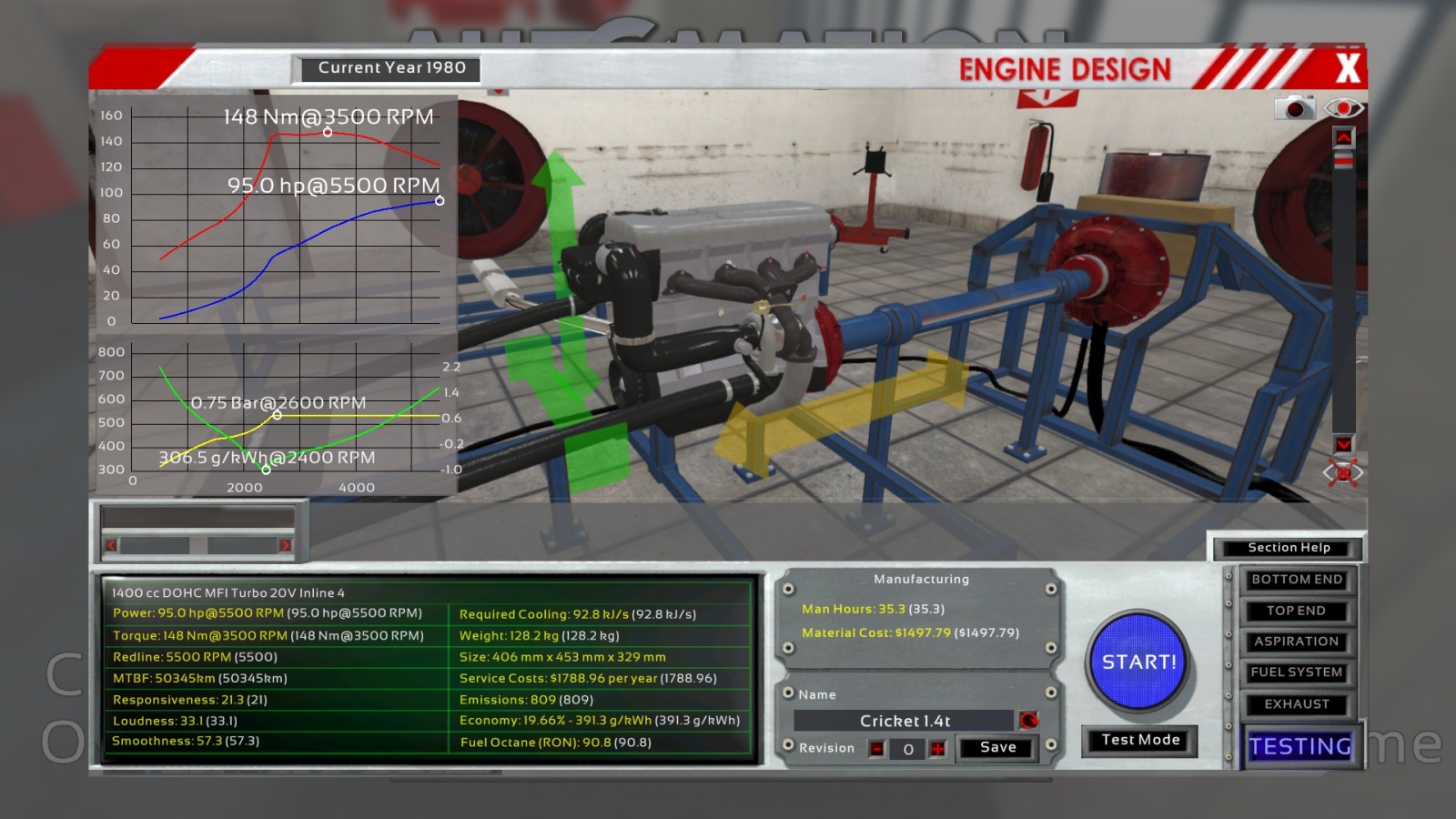Decrease revision number with minus button
Viewport: 1456px width, 819px height.
click(876, 749)
